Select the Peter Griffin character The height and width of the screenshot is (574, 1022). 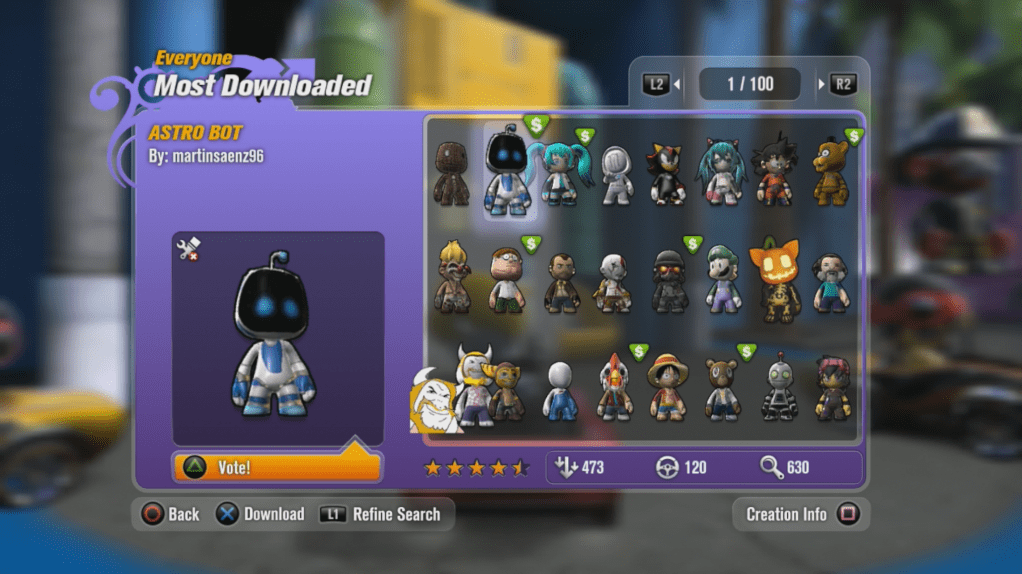508,281
